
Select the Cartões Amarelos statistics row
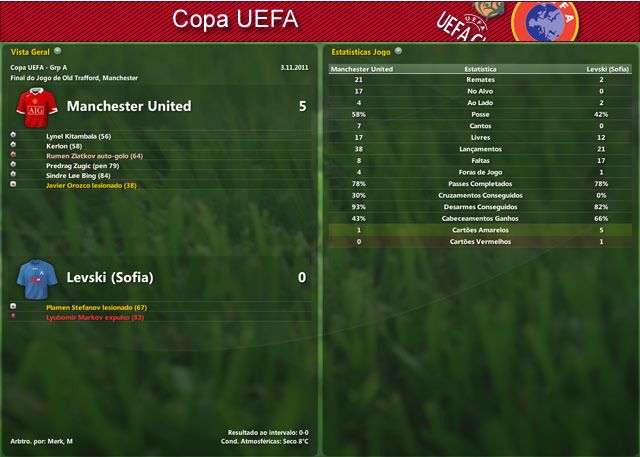pyautogui.click(x=480, y=230)
